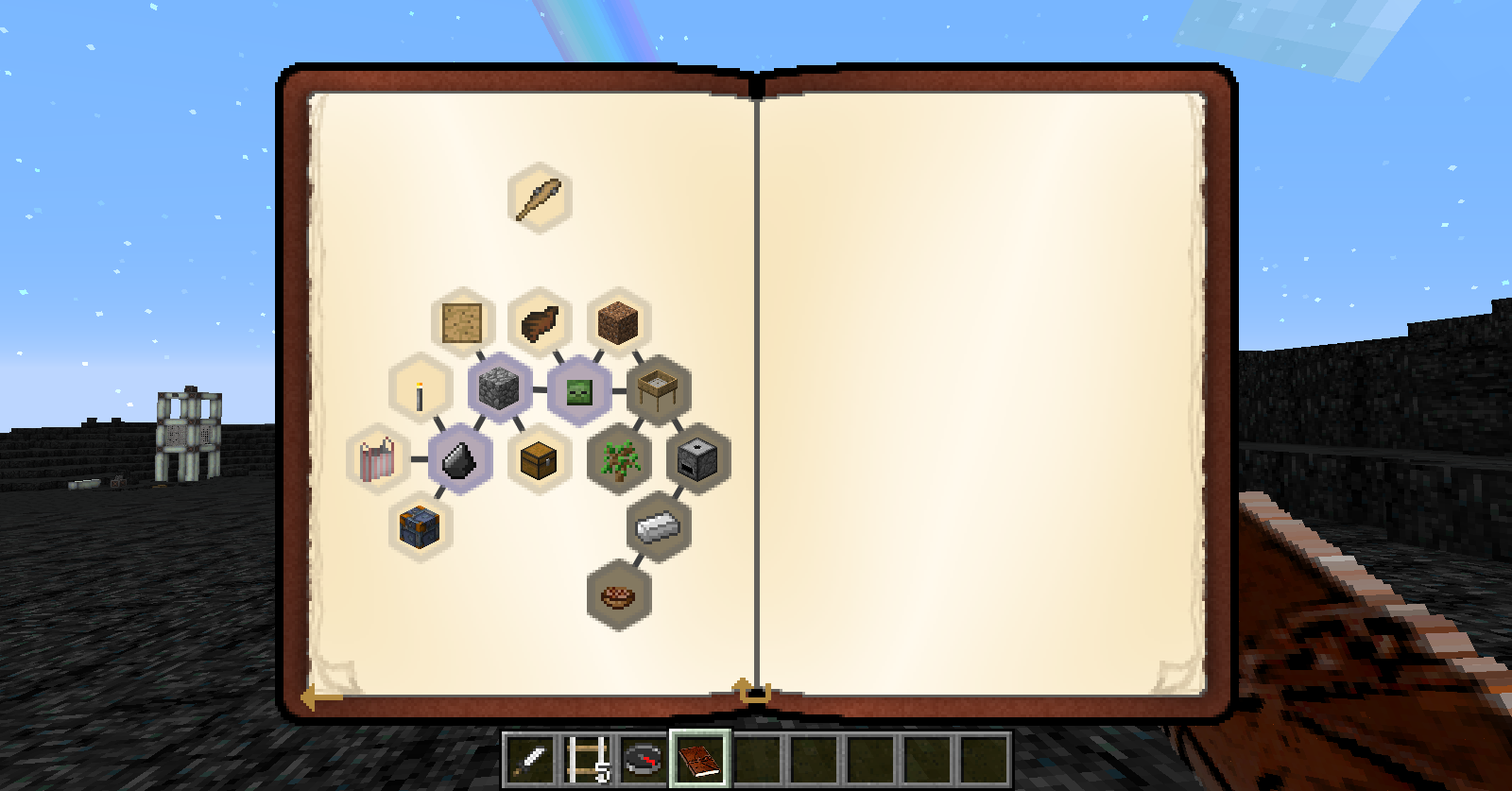Click the flint advancement node

click(x=457, y=457)
